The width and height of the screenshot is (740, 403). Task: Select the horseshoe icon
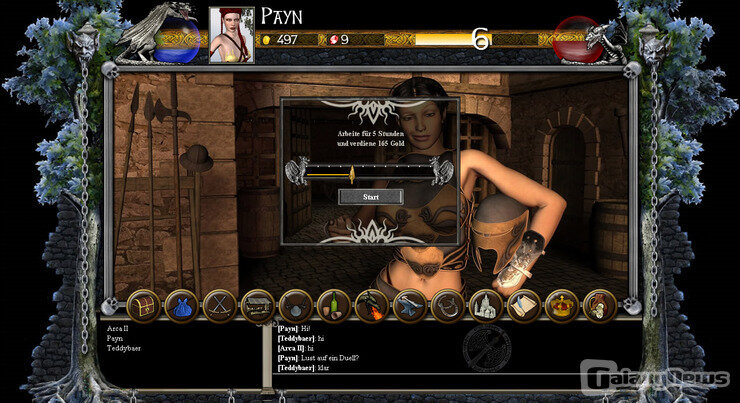(447, 306)
